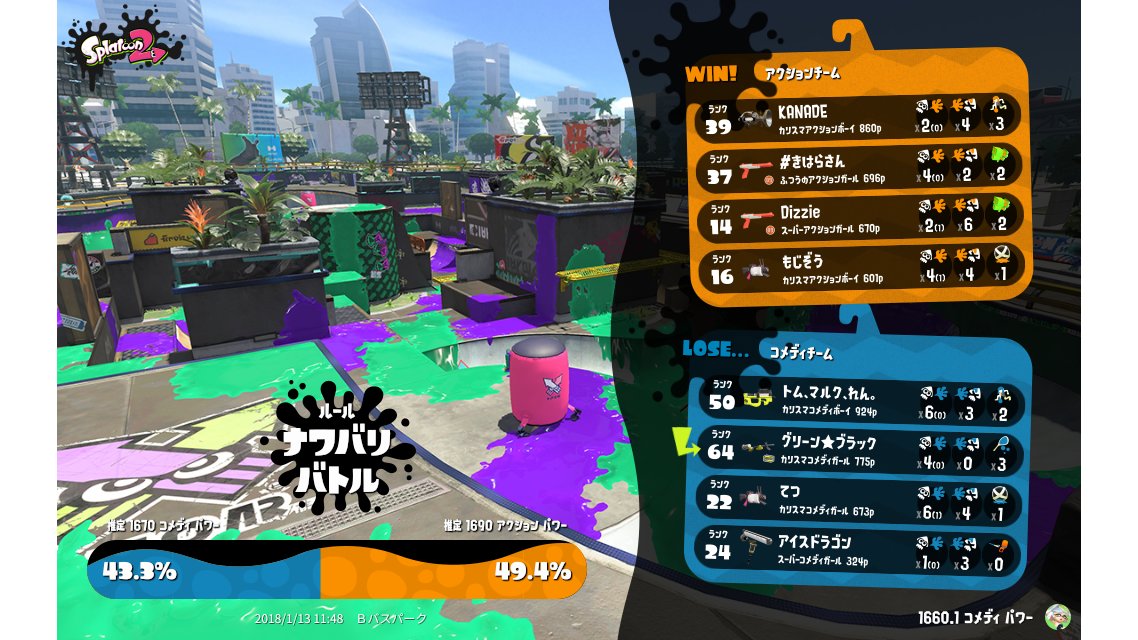Click the player avatar beside コメディパワー
Viewport: 1138px width, 640px height.
tap(1058, 617)
